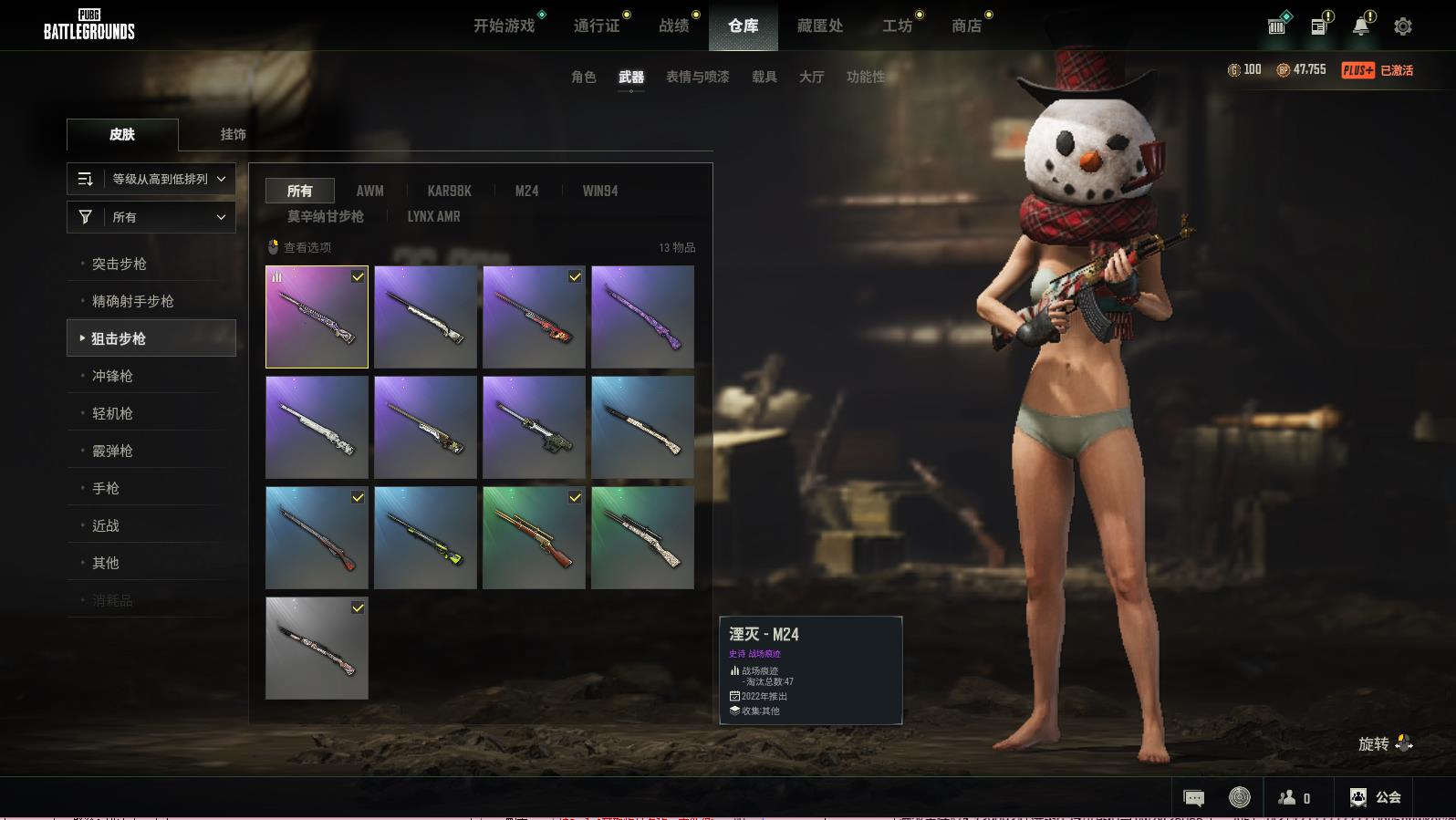Choose the 突击步枪 weapon category
Viewport: 1456px width, 820px height.
point(120,264)
